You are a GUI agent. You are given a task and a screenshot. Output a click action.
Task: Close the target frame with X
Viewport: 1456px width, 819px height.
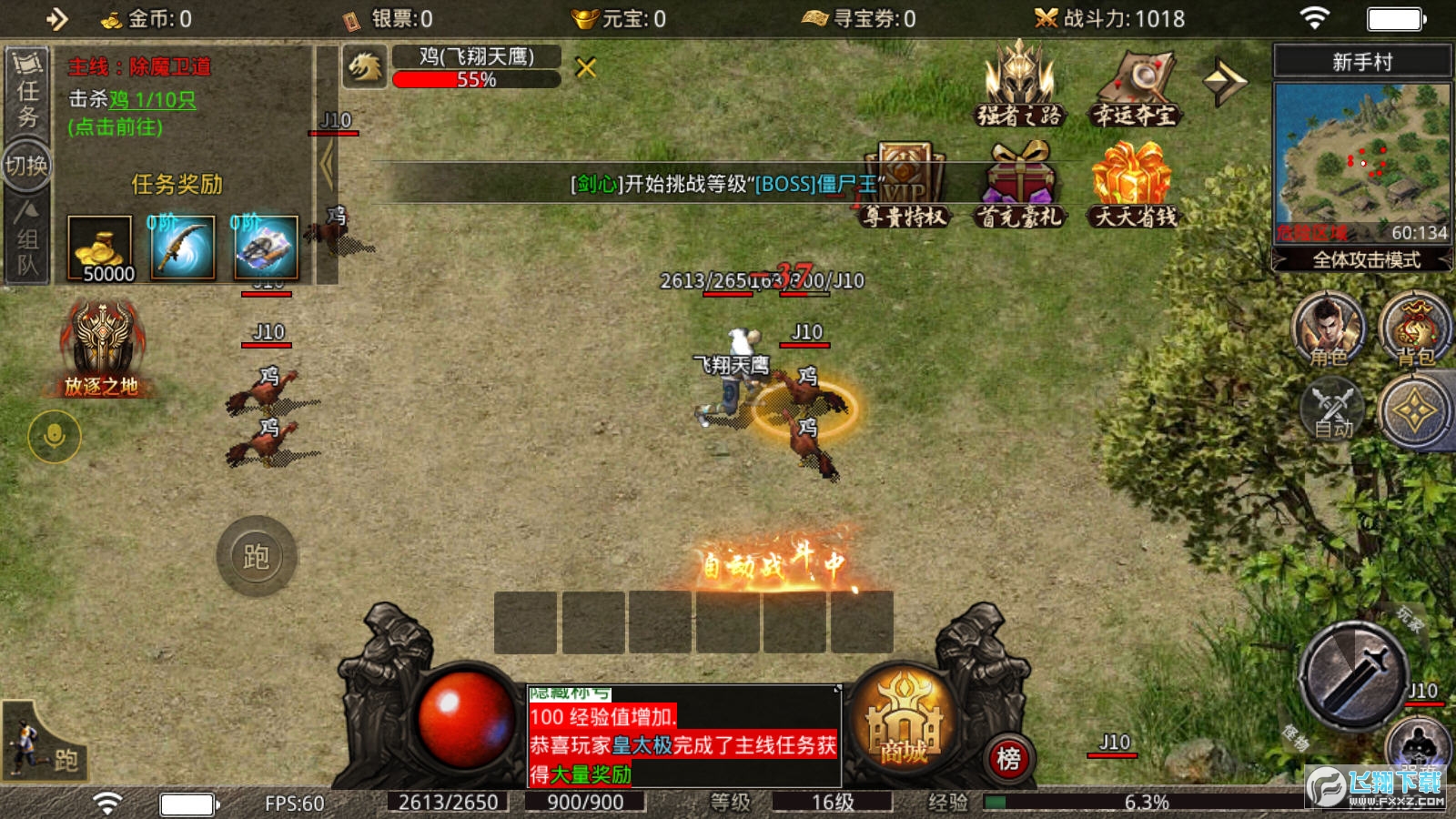[586, 67]
